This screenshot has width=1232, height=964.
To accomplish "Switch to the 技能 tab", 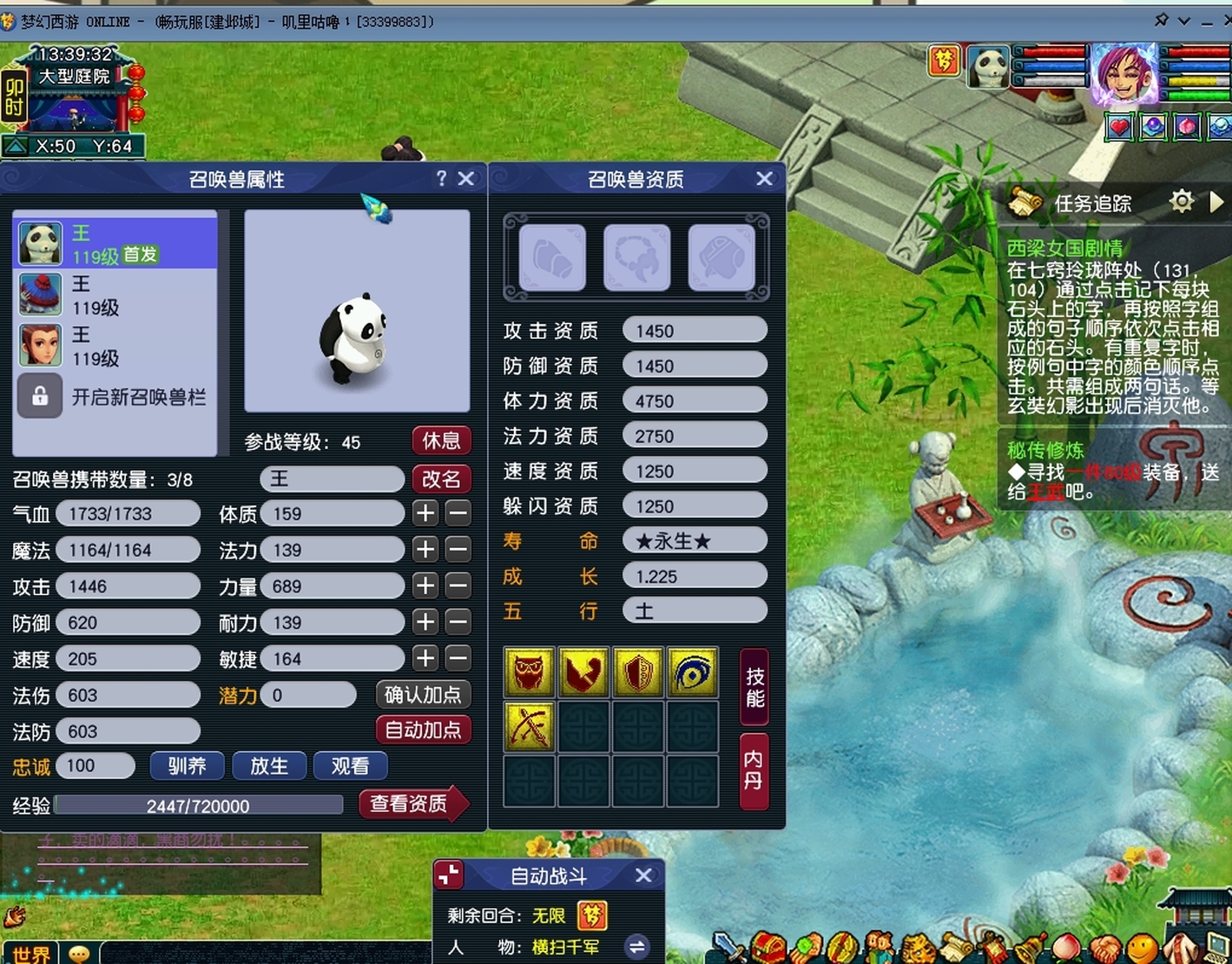I will 754,687.
